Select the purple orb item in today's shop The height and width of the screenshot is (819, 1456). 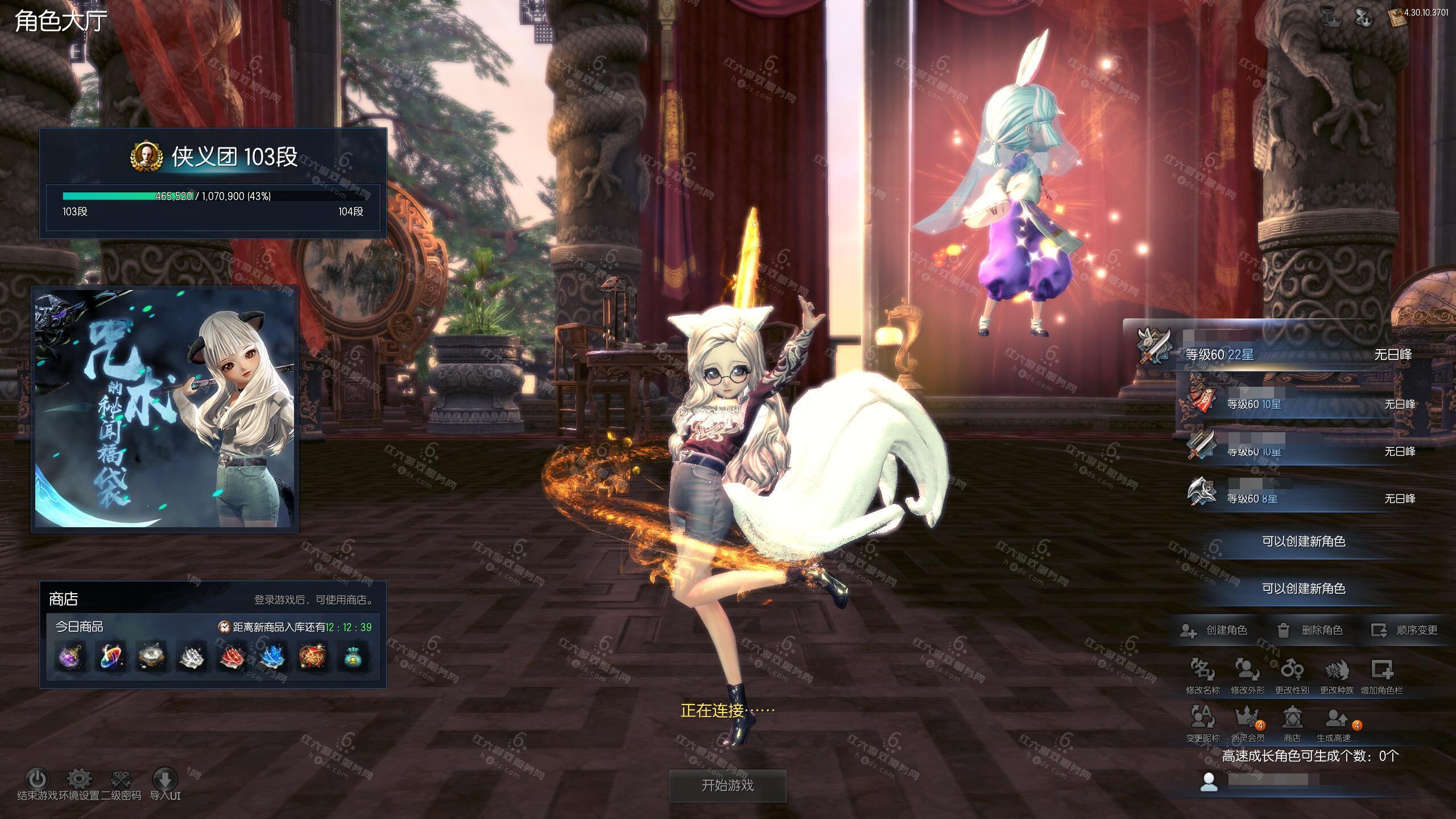71,657
